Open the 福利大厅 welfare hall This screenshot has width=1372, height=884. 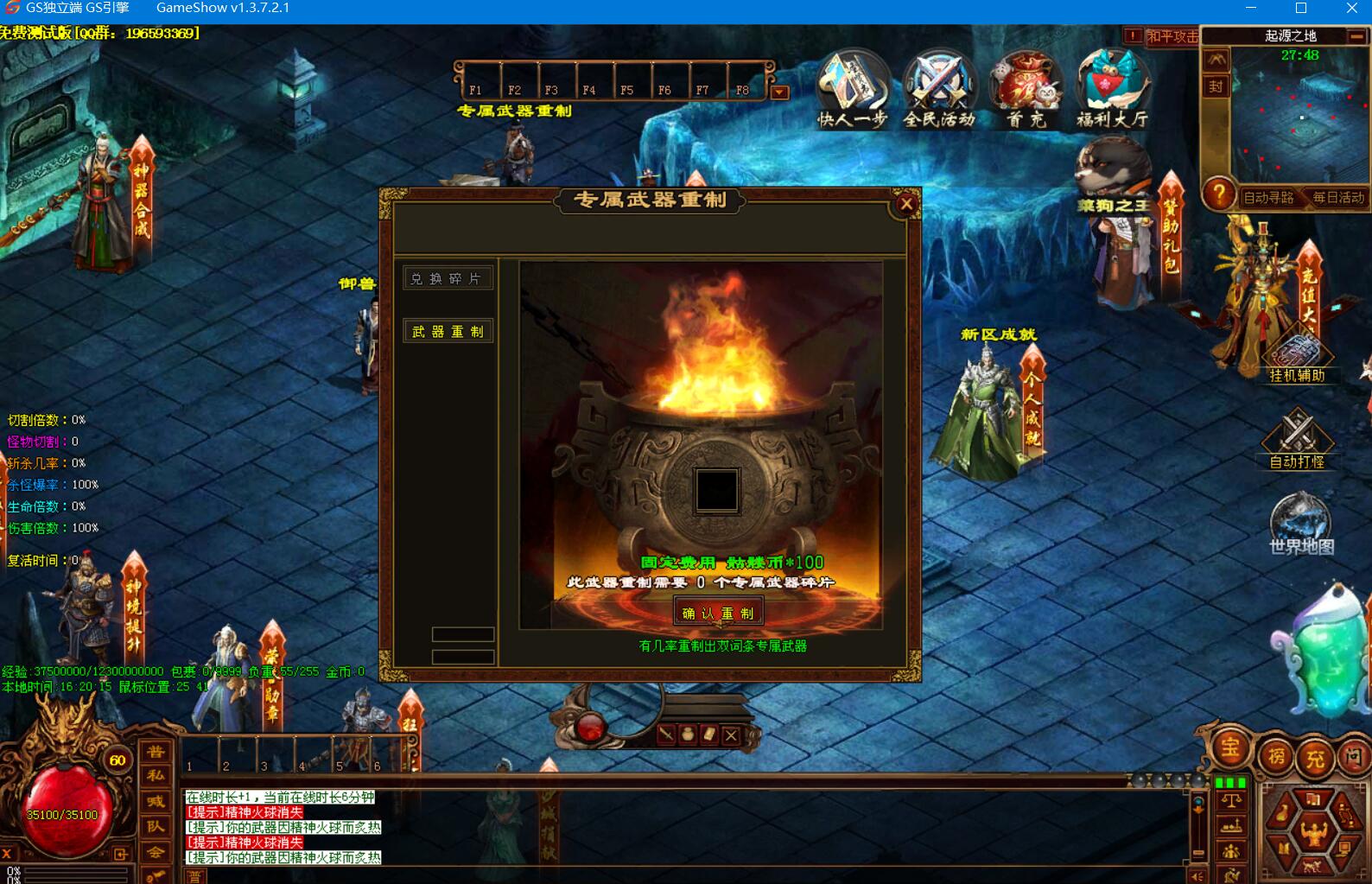coord(1113,88)
